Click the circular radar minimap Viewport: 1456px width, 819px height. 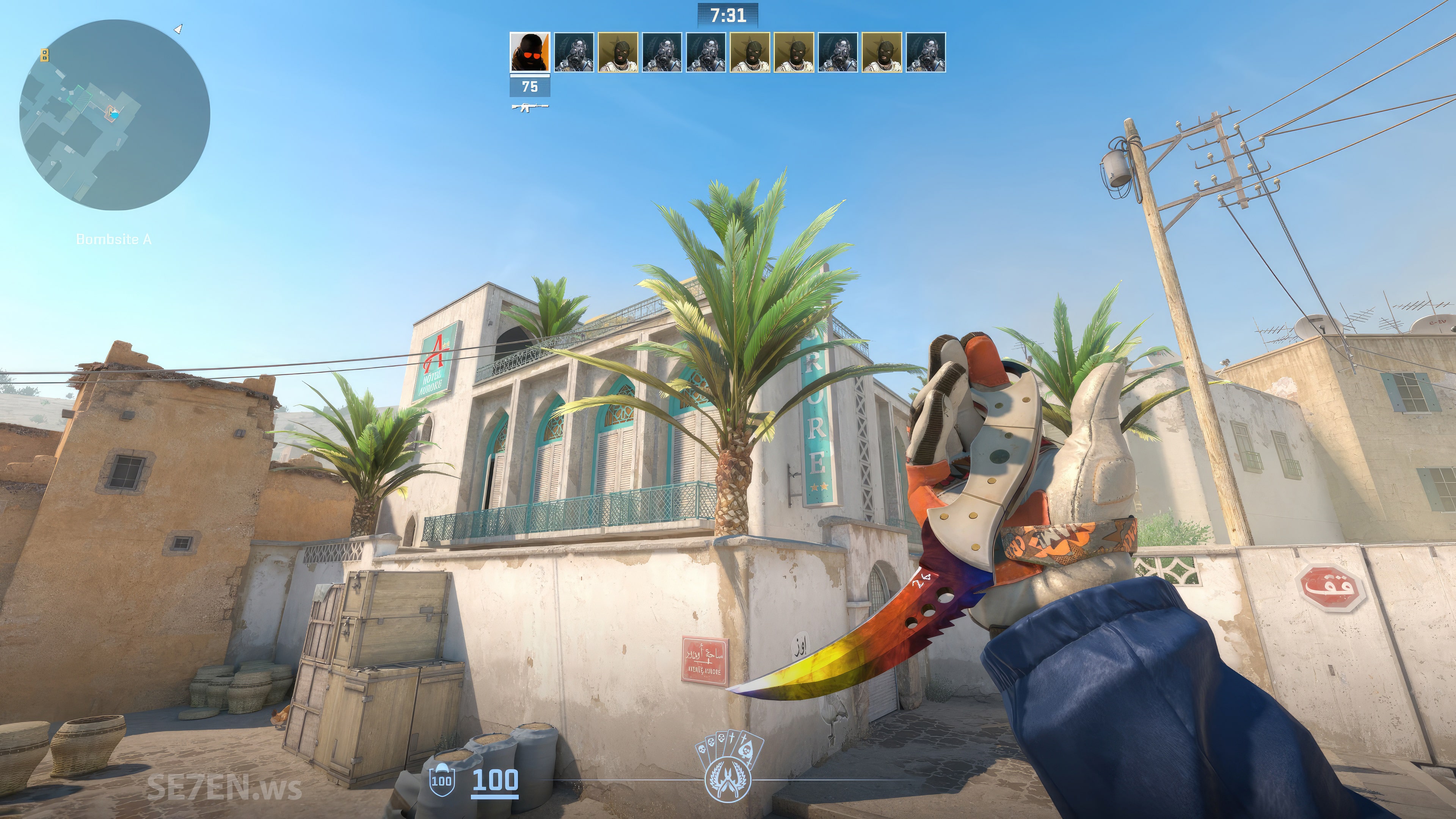tap(115, 115)
